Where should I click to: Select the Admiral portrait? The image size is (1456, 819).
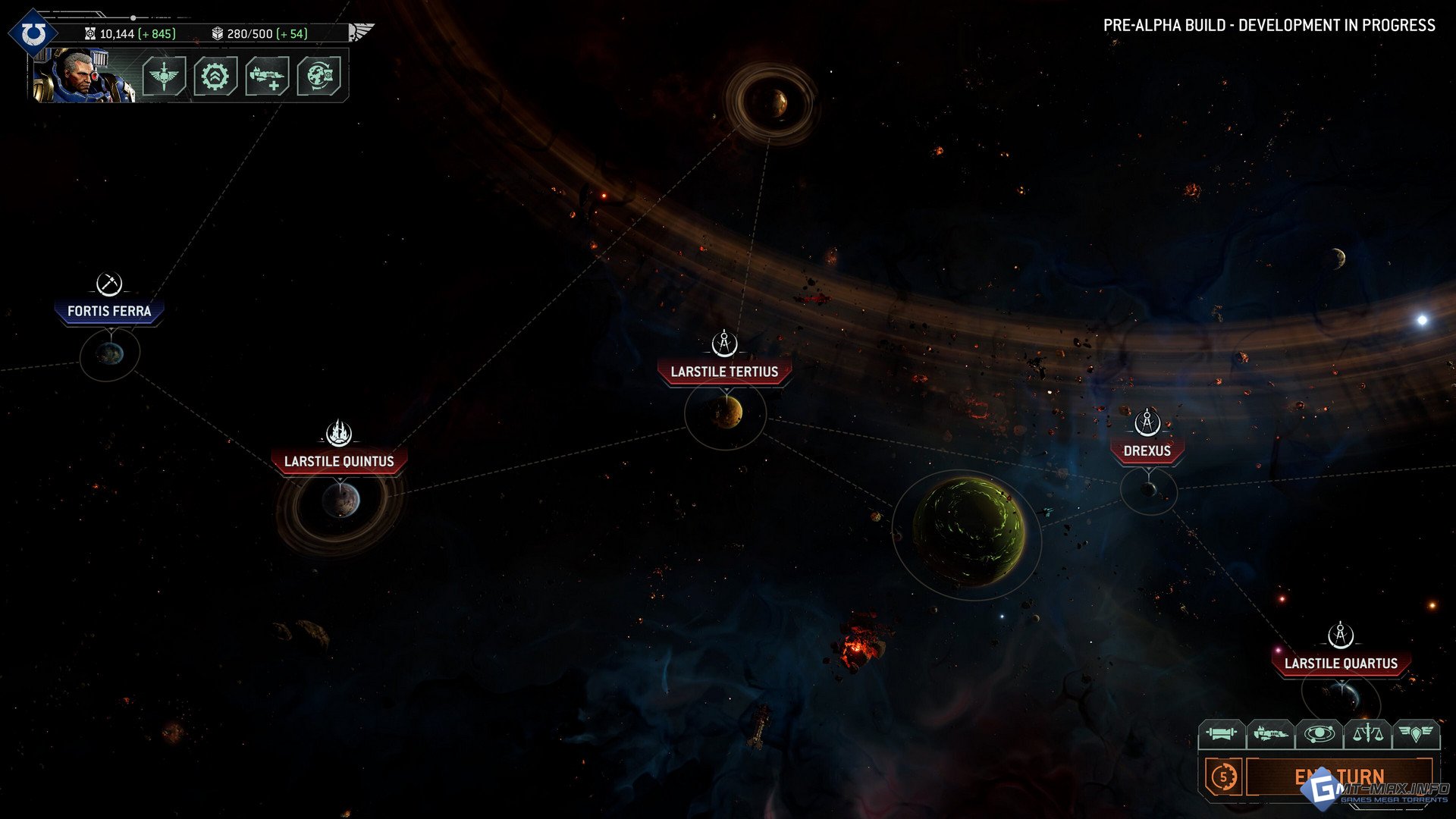83,75
